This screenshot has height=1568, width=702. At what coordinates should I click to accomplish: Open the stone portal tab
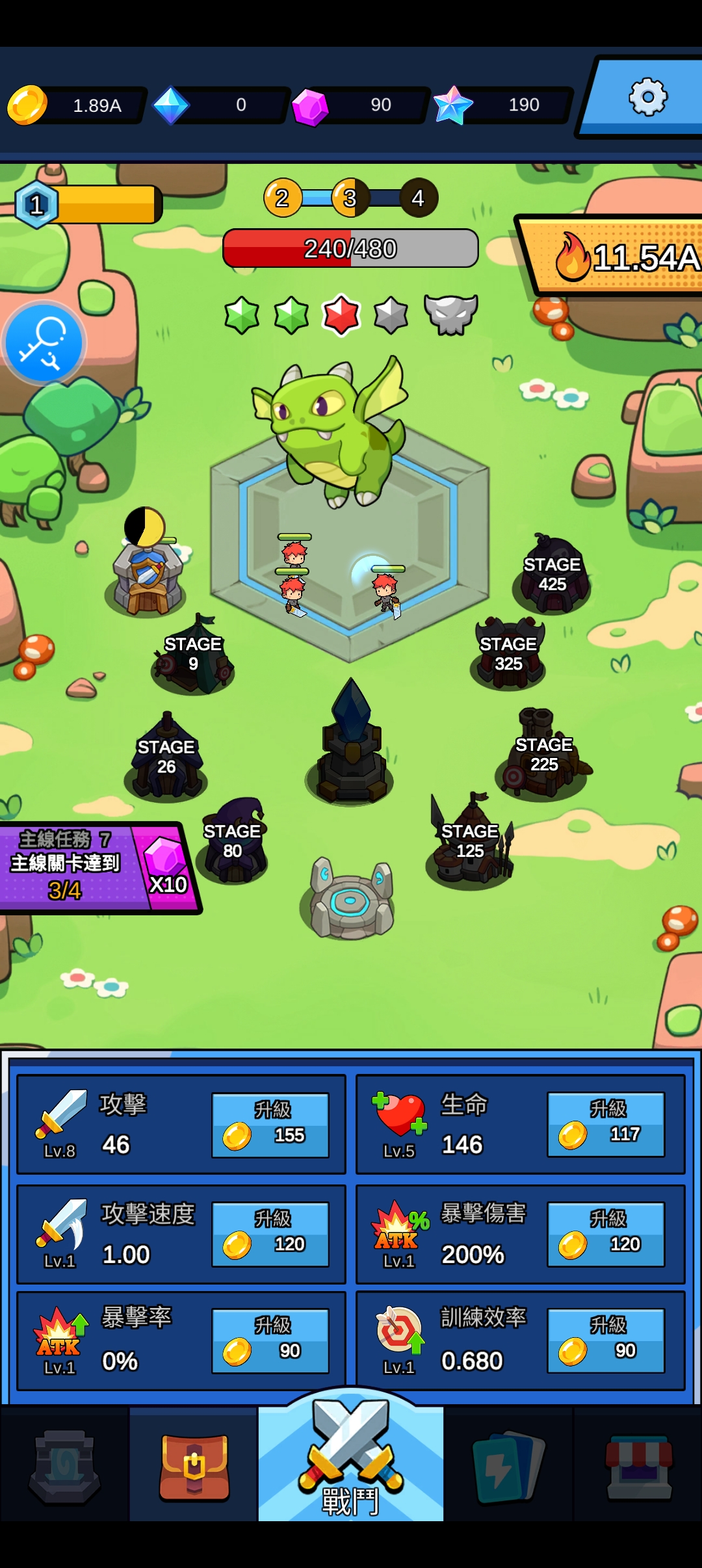pyautogui.click(x=64, y=1466)
